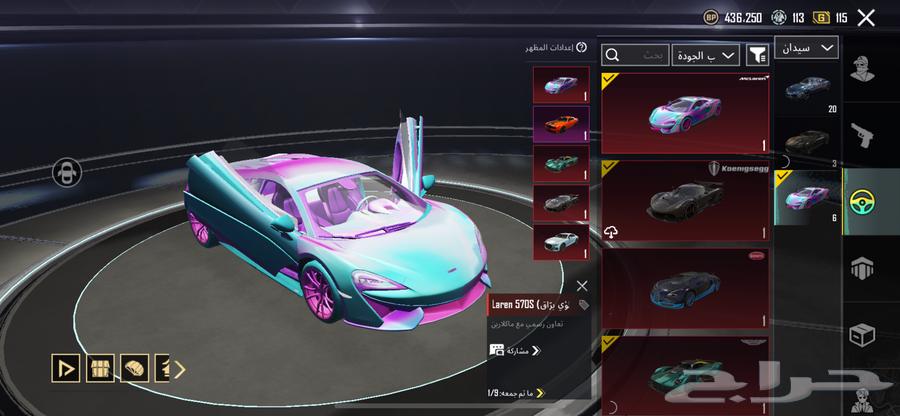
Task: Open the crate box tab
Action: pyautogui.click(x=862, y=335)
